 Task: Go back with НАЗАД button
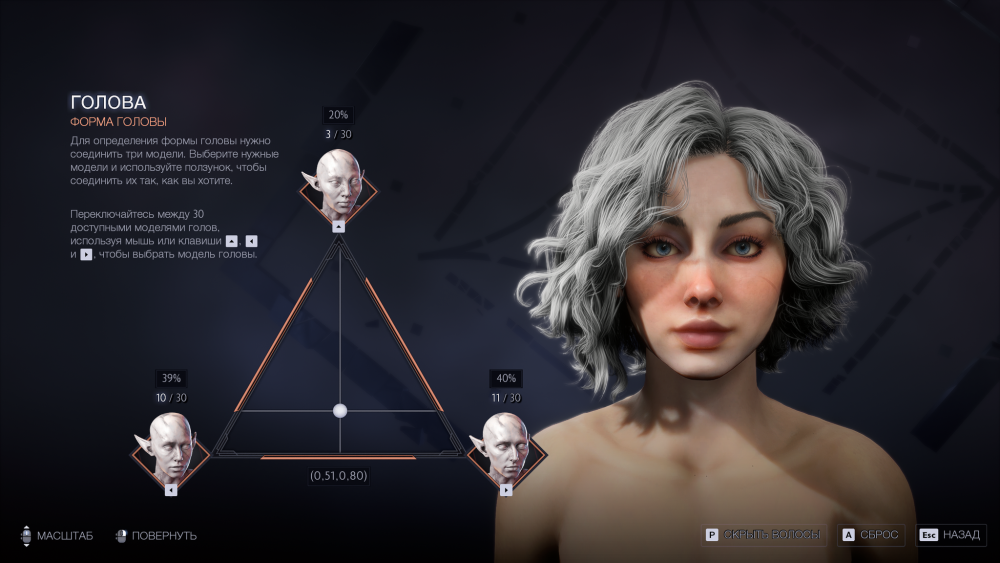coord(951,535)
